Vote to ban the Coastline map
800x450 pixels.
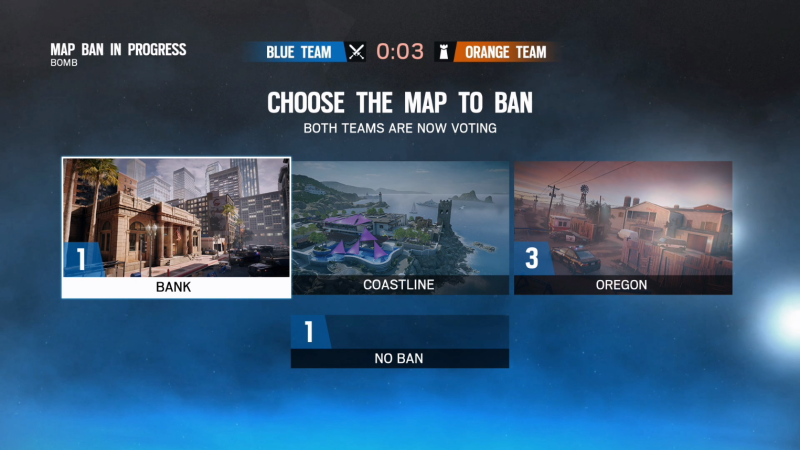(400, 227)
